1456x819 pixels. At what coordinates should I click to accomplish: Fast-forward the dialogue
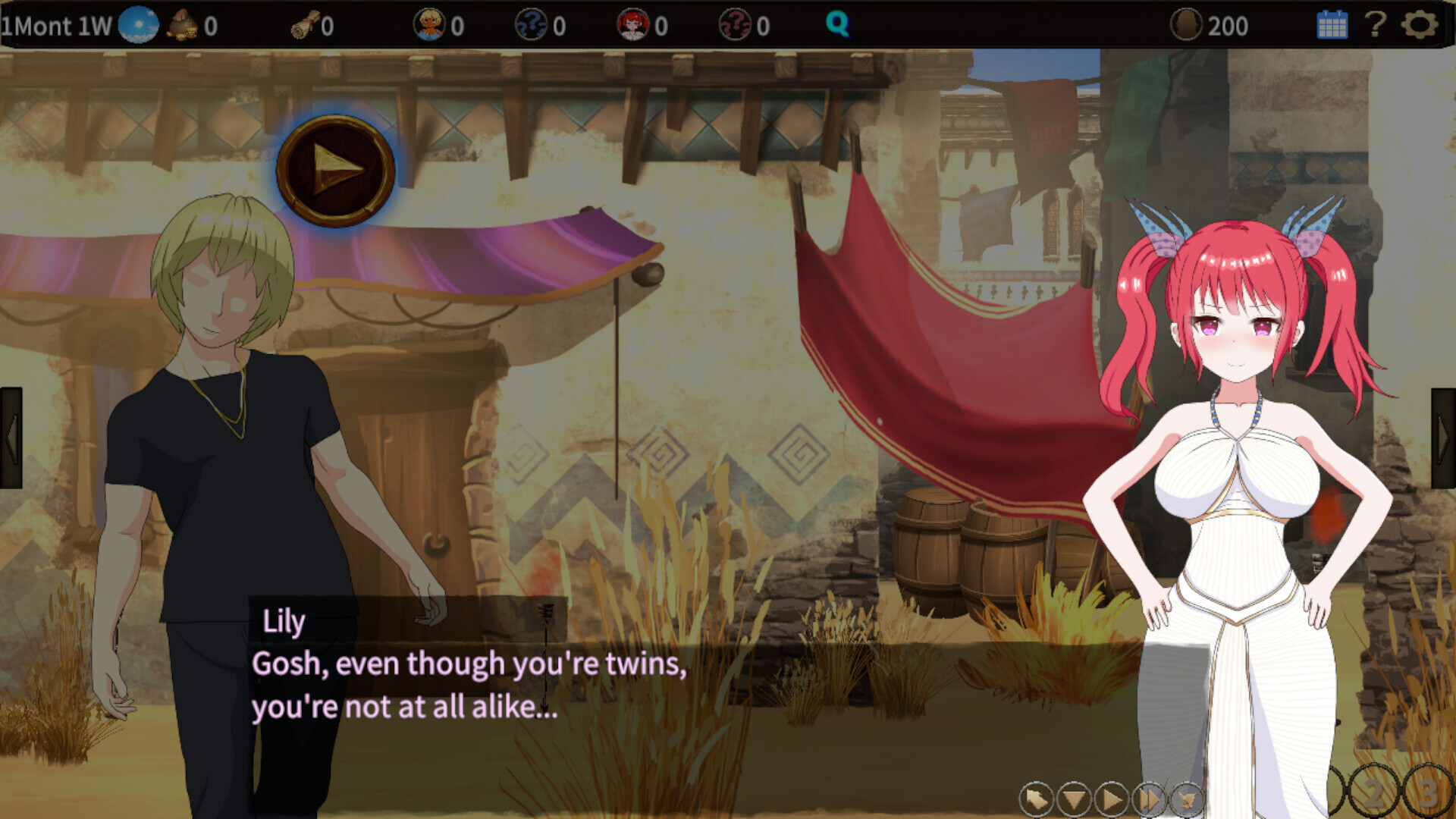[x=1149, y=799]
